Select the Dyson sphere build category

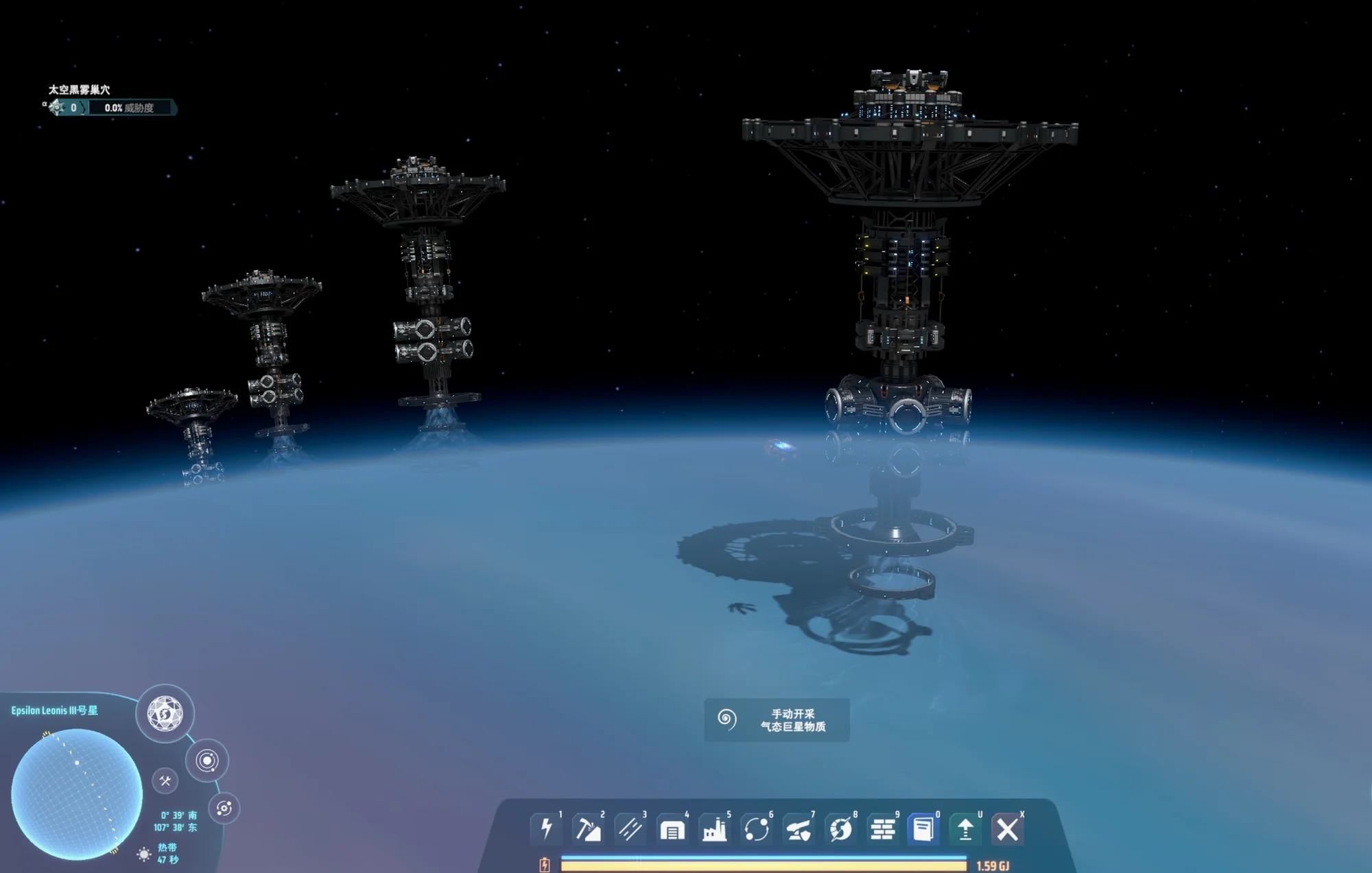tap(841, 830)
